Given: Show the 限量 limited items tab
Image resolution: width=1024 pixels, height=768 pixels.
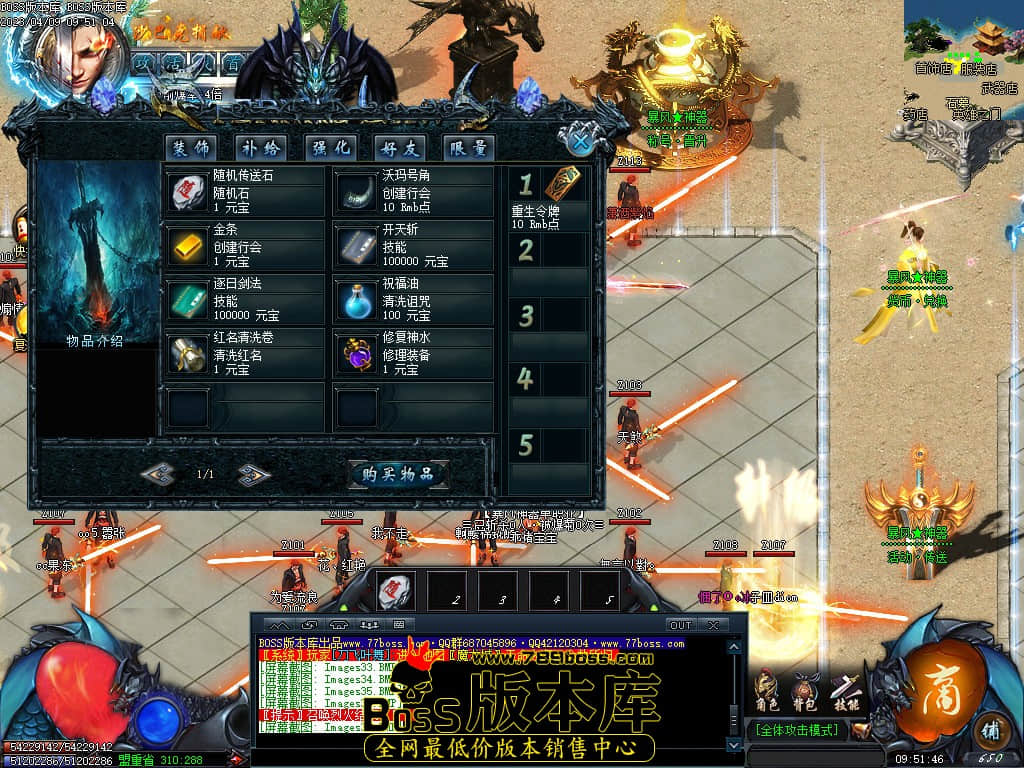Looking at the screenshot, I should [x=469, y=148].
